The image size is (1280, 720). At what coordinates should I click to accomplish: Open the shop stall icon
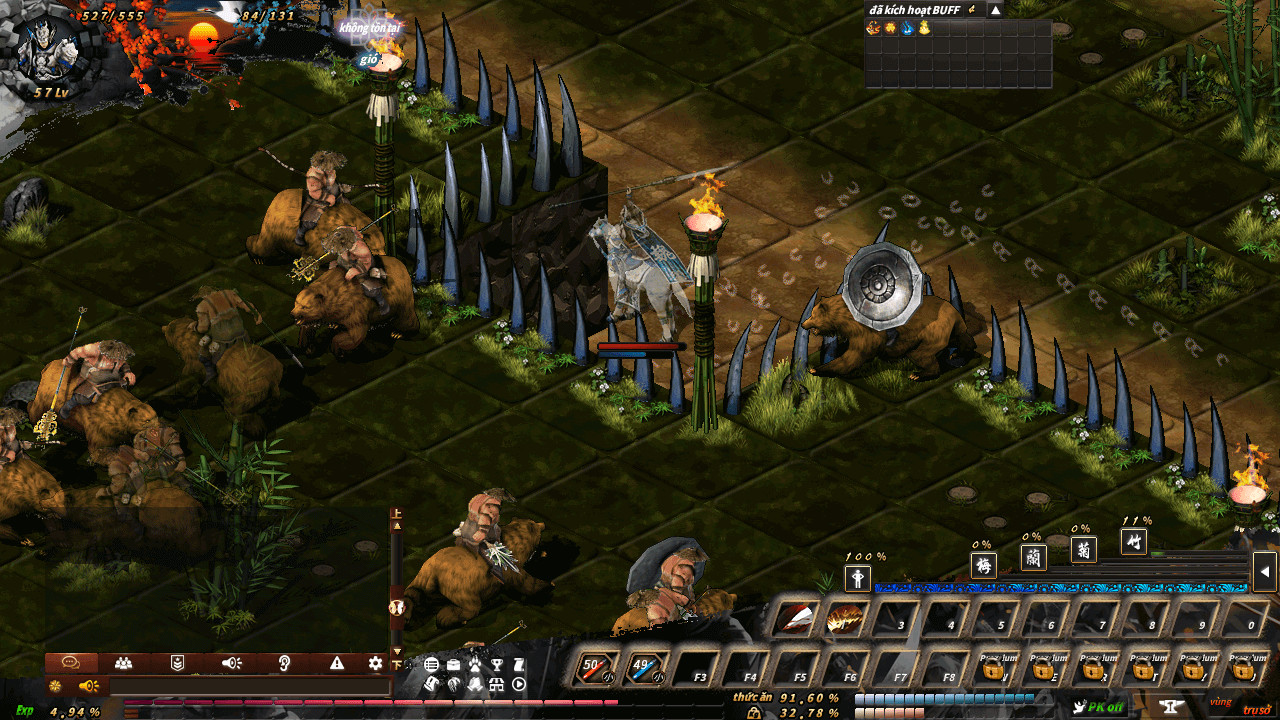(496, 685)
